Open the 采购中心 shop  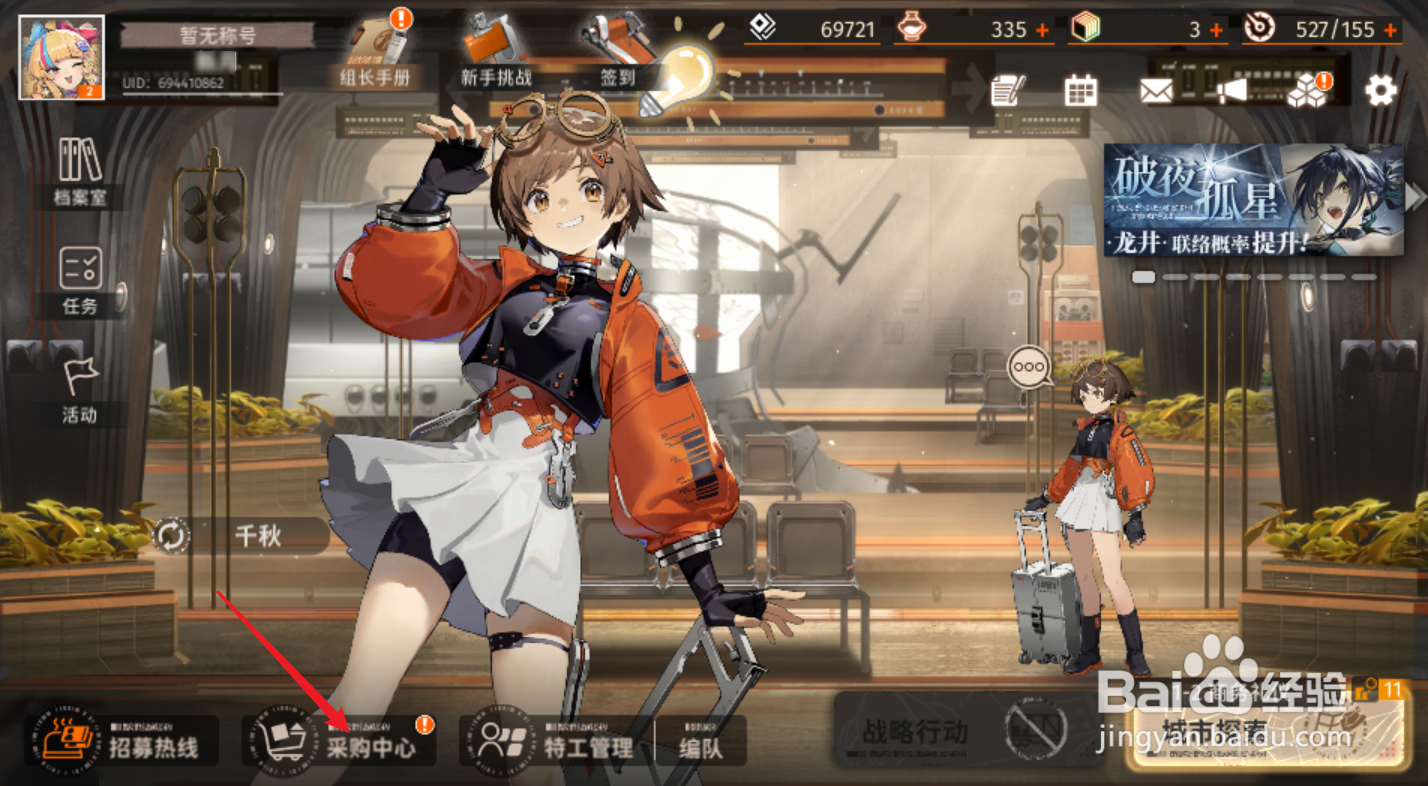pos(340,741)
